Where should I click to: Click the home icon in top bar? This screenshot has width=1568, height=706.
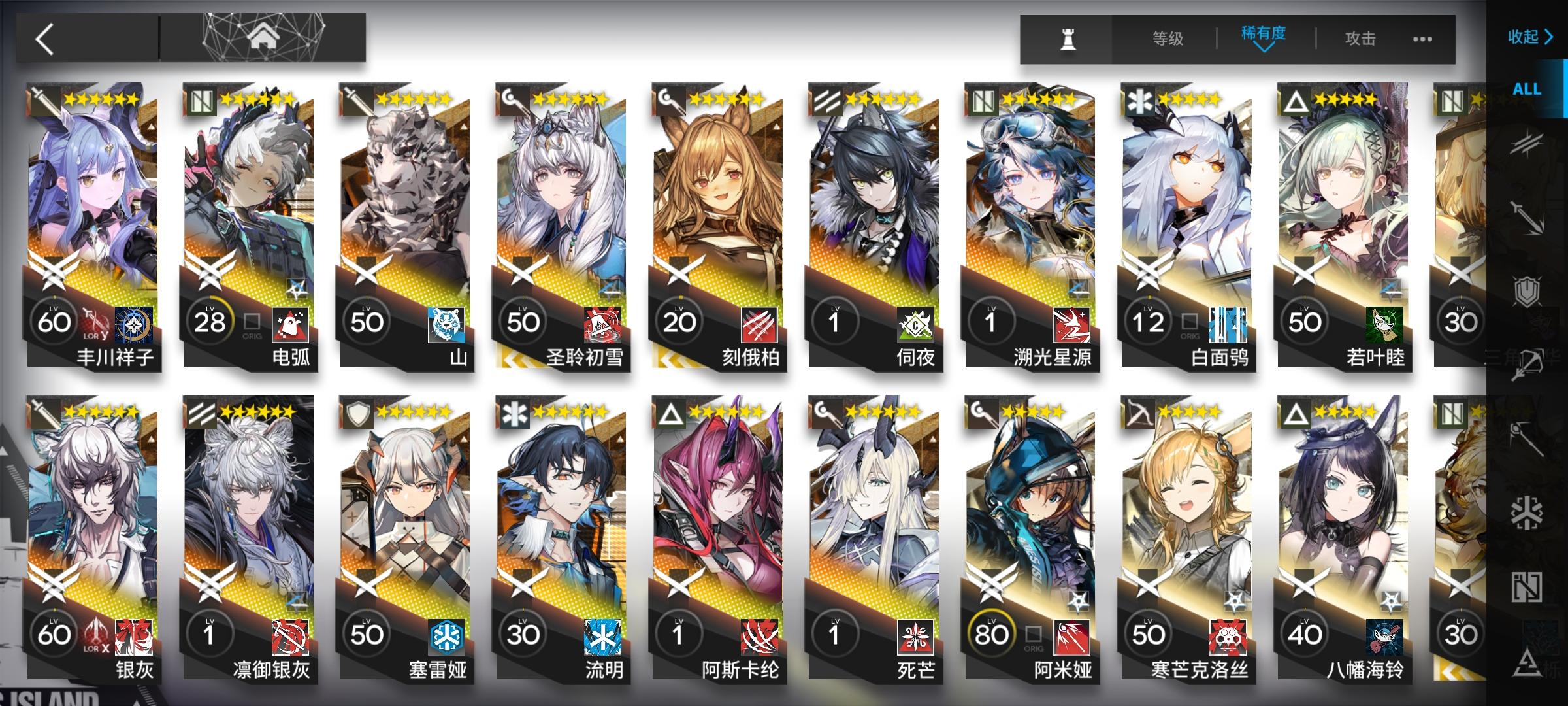coord(264,37)
